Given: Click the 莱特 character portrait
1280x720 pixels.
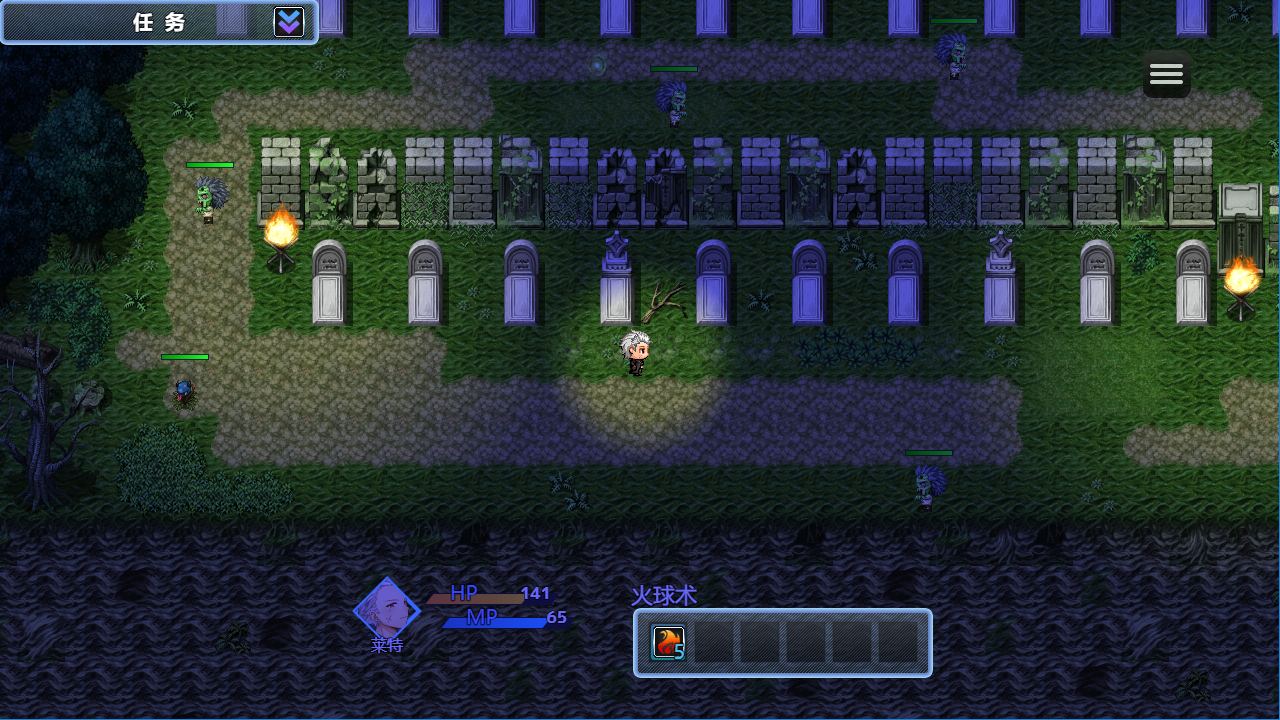Looking at the screenshot, I should tap(387, 608).
